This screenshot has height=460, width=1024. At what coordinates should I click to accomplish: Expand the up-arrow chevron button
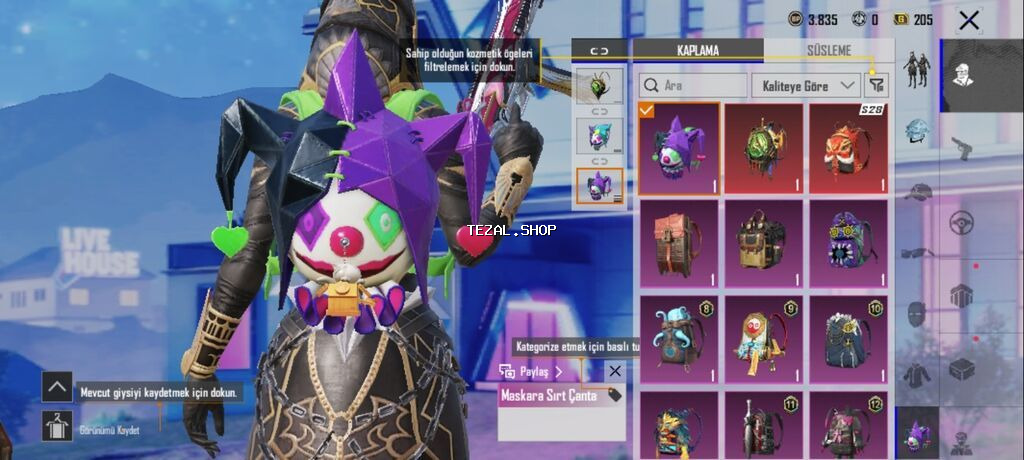click(x=57, y=386)
